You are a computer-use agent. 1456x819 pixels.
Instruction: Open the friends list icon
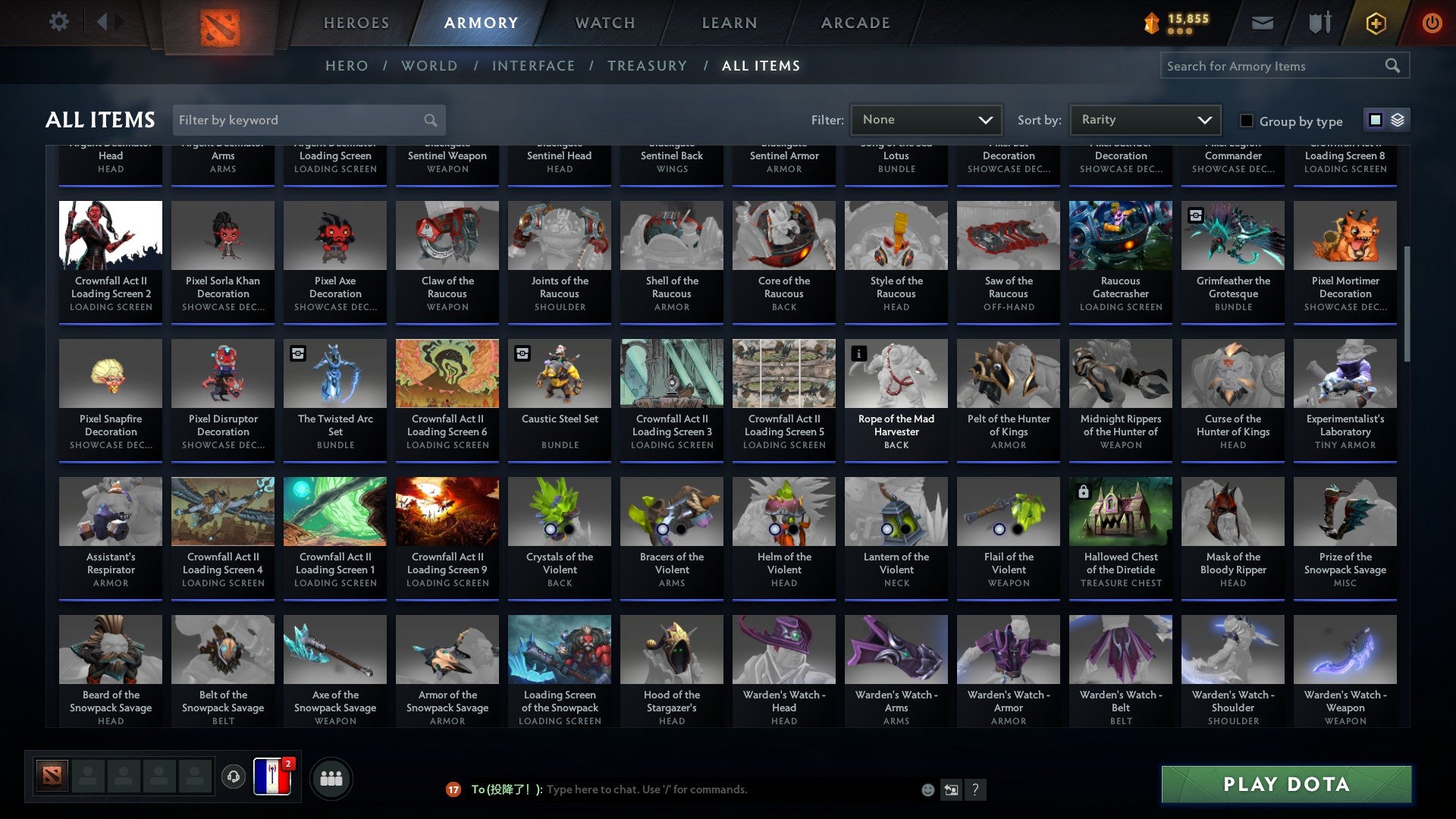point(330,777)
